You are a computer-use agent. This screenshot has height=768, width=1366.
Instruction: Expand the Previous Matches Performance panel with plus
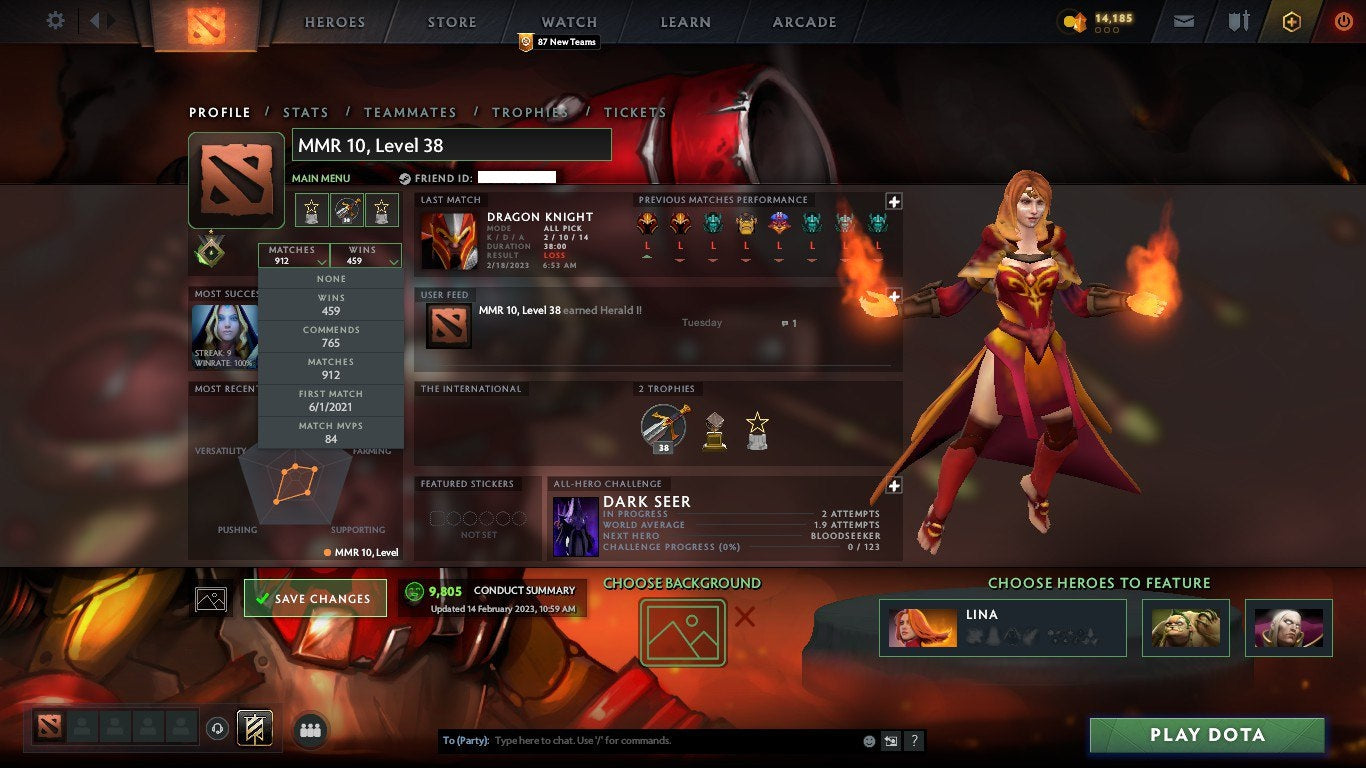pos(893,200)
